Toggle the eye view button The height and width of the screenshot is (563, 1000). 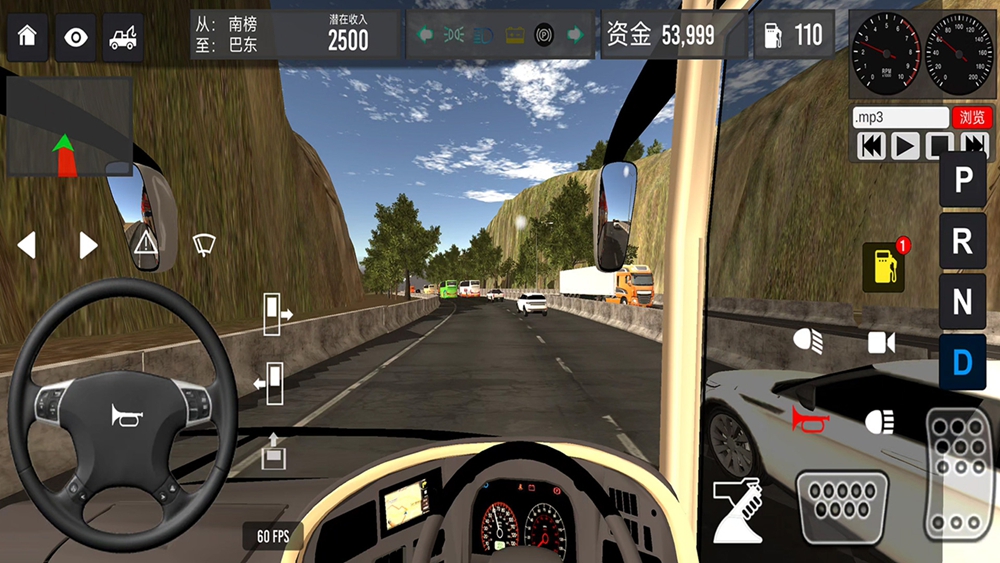75,37
